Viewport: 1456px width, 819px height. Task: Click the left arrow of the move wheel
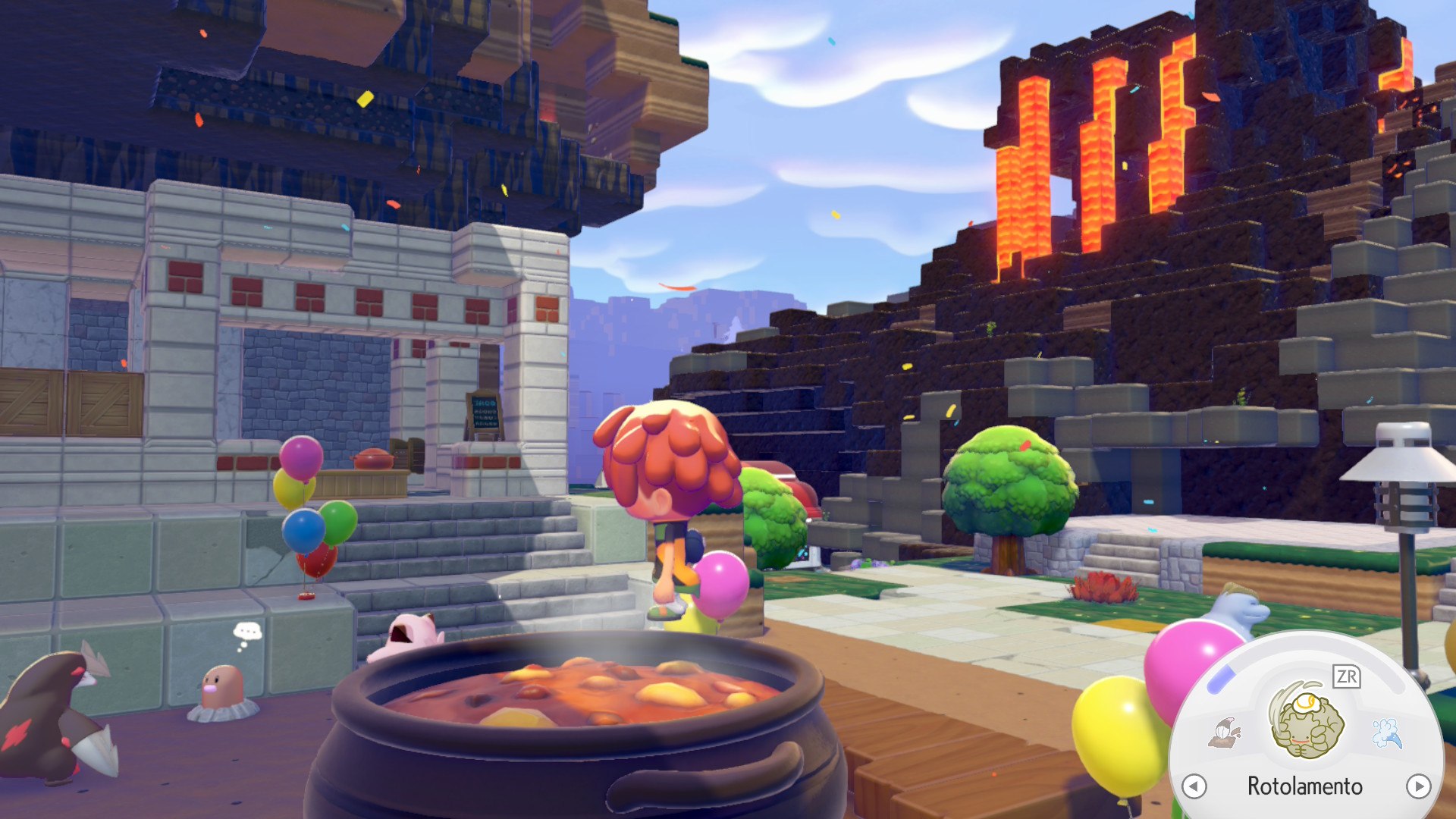point(1194,786)
